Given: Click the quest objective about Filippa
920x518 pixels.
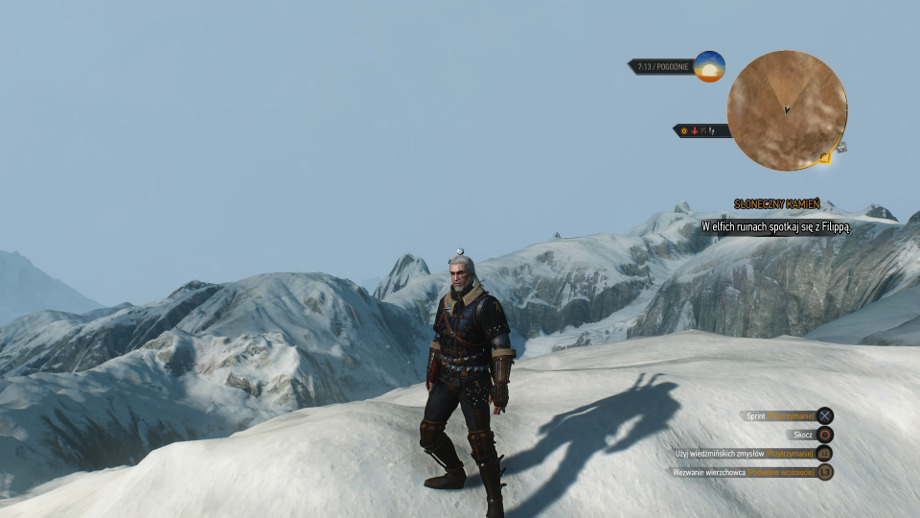Looking at the screenshot, I should [x=775, y=227].
